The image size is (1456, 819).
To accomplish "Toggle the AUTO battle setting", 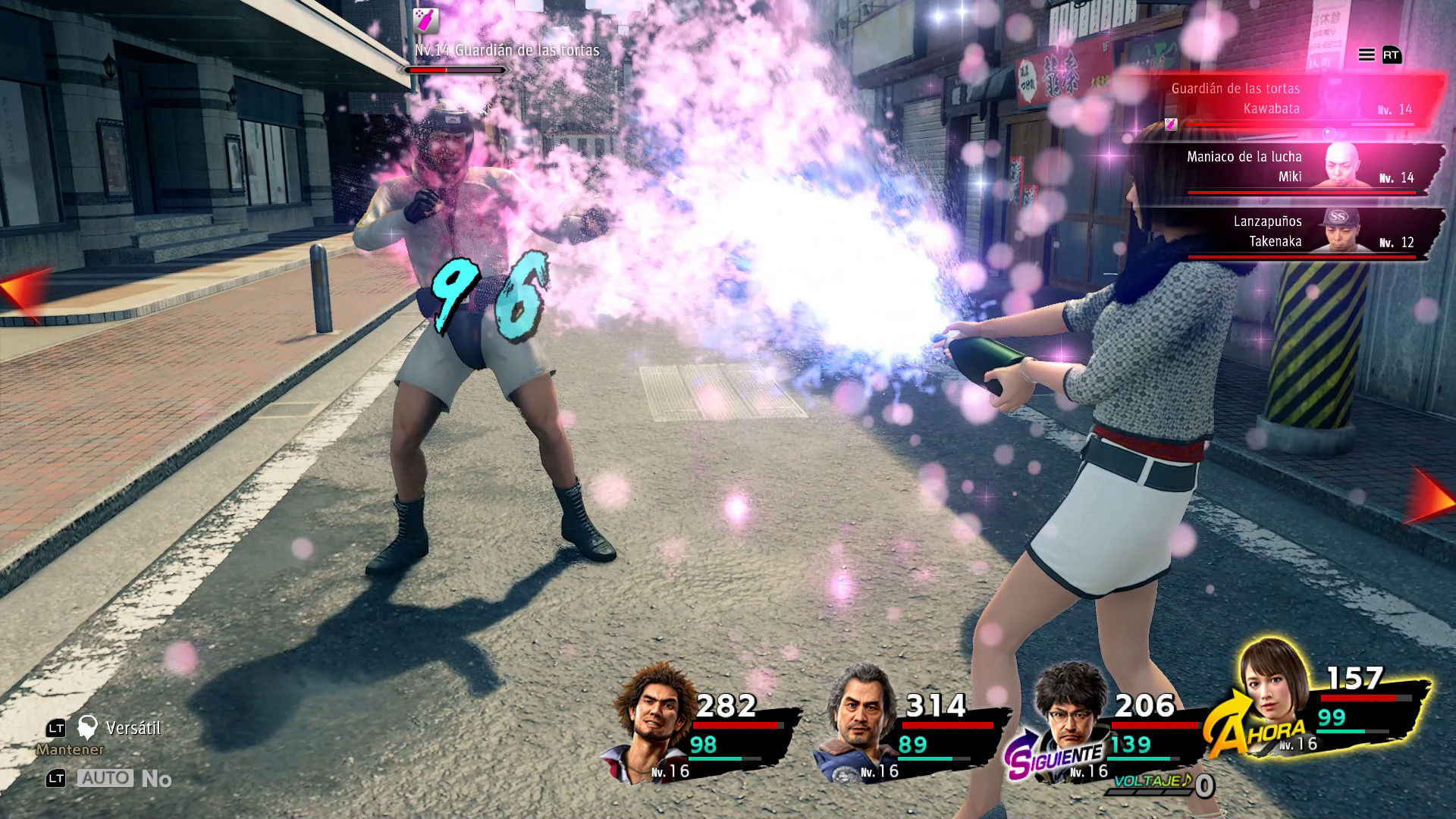I will 106,779.
